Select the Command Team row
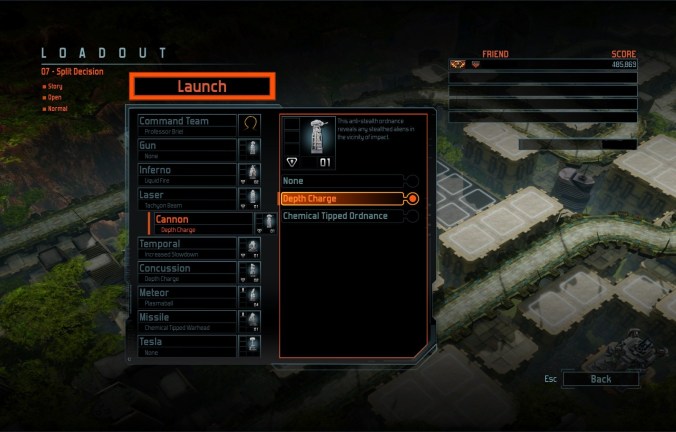 [x=186, y=125]
